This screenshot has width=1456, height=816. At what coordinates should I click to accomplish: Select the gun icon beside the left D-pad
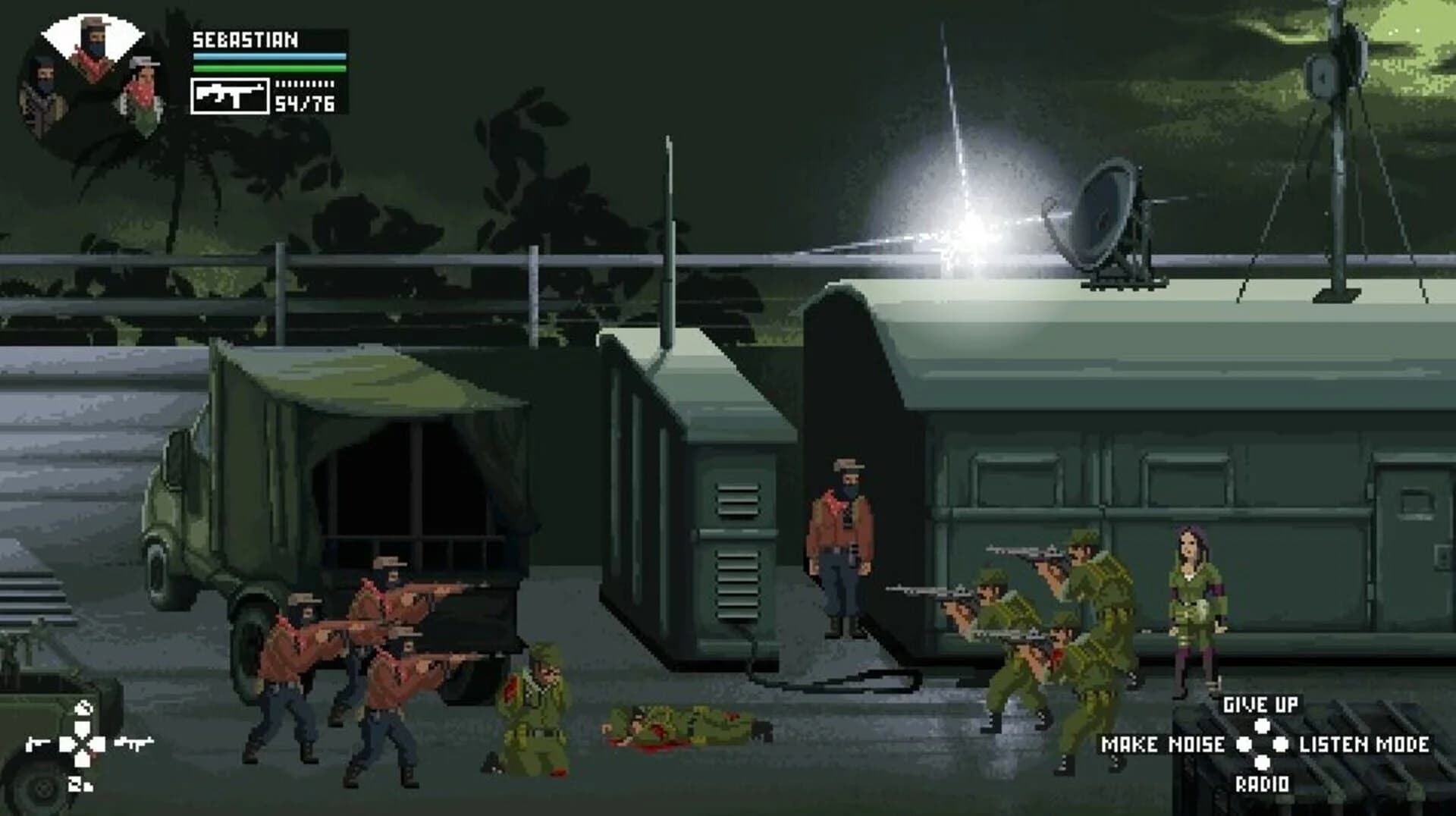pyautogui.click(x=134, y=743)
